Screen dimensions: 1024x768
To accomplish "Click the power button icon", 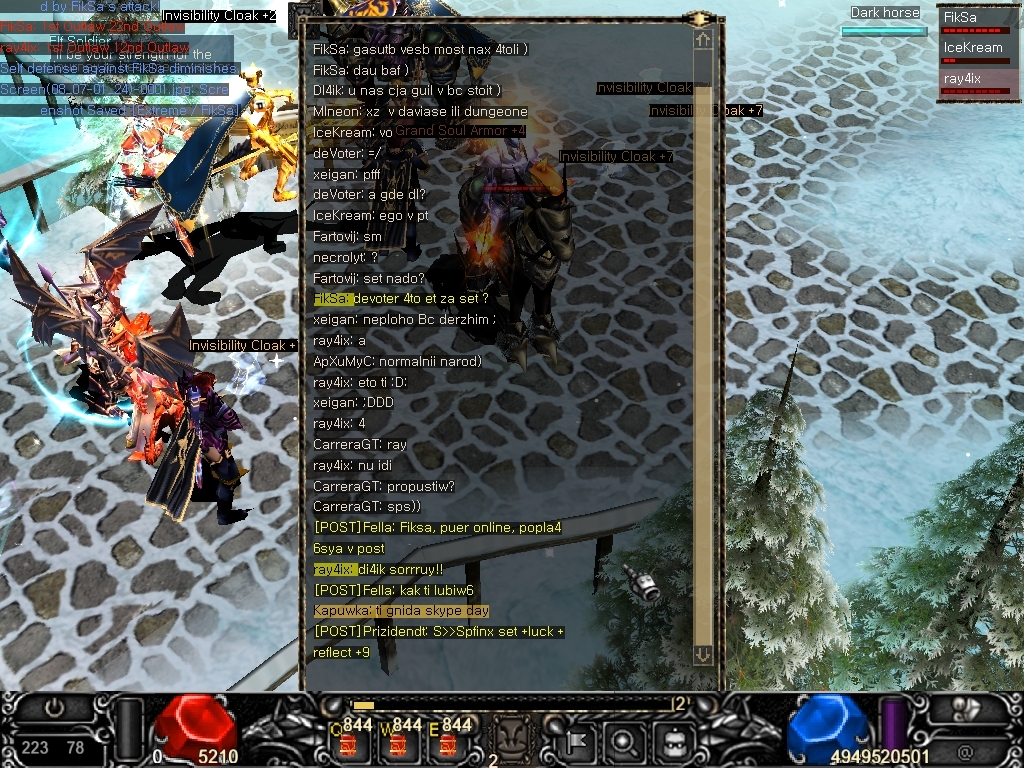I will [55, 707].
